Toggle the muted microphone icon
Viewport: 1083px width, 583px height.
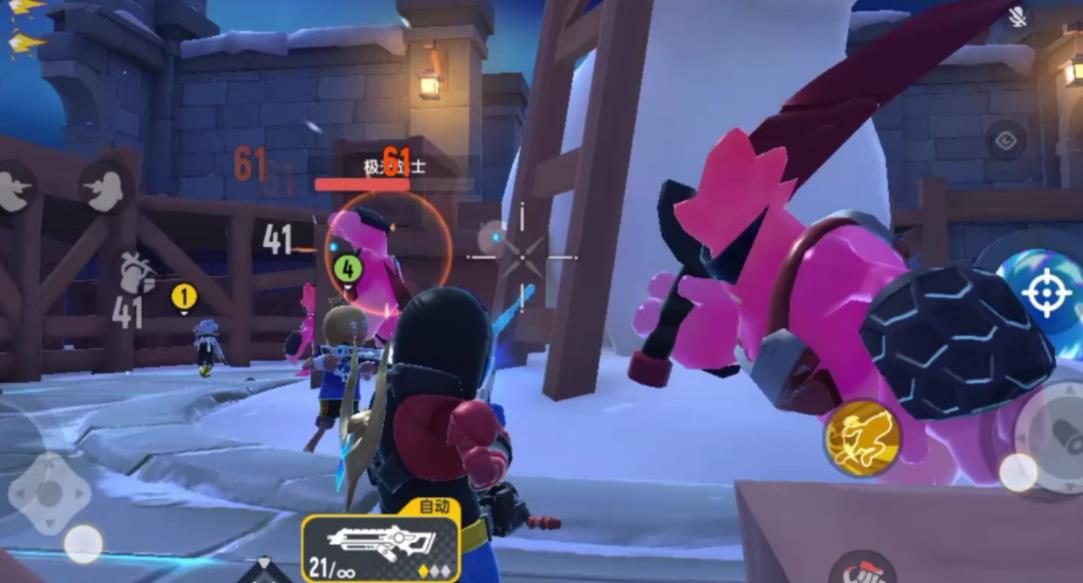[x=1018, y=17]
